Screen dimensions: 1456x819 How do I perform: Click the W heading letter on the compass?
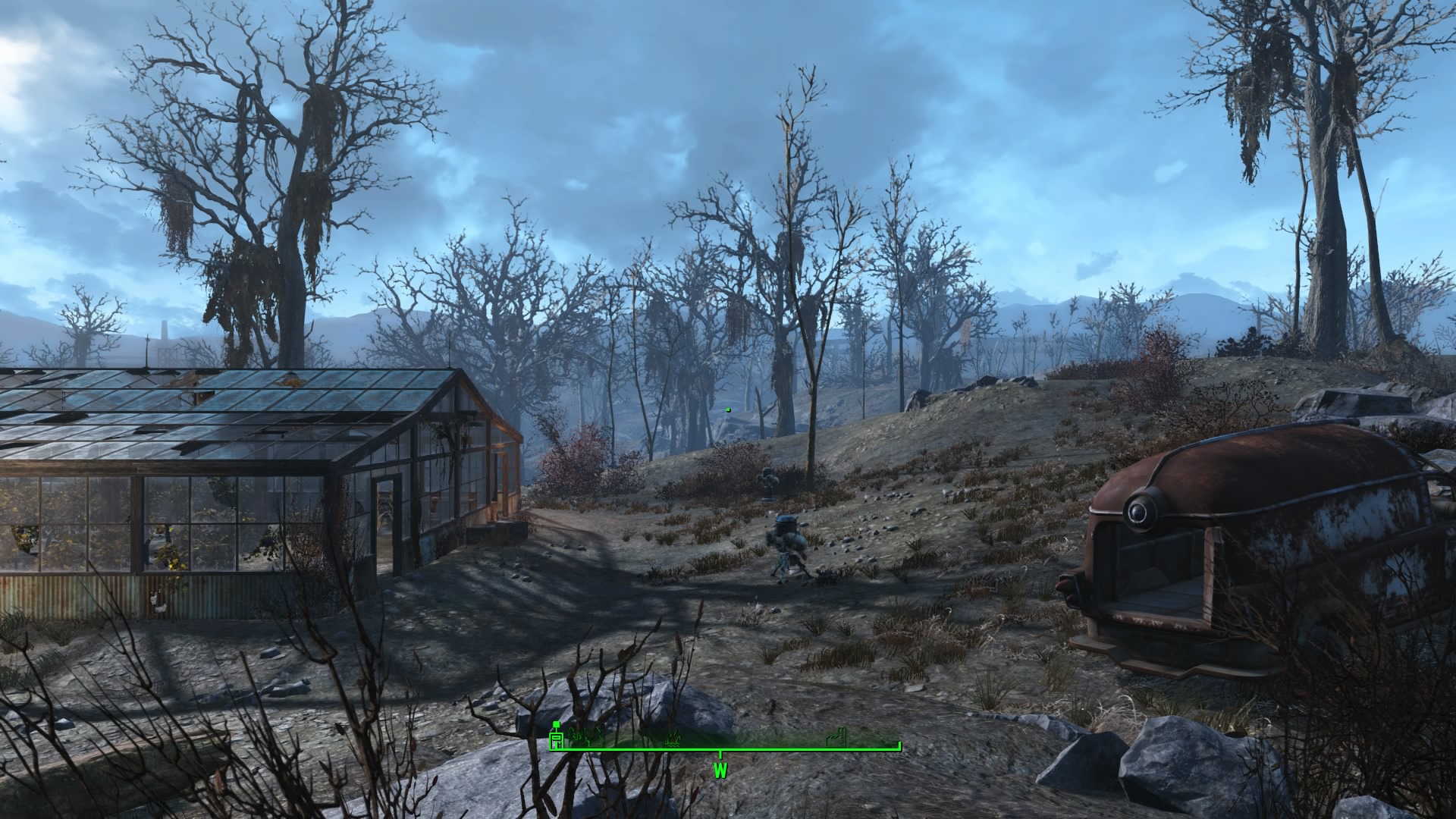click(x=720, y=770)
